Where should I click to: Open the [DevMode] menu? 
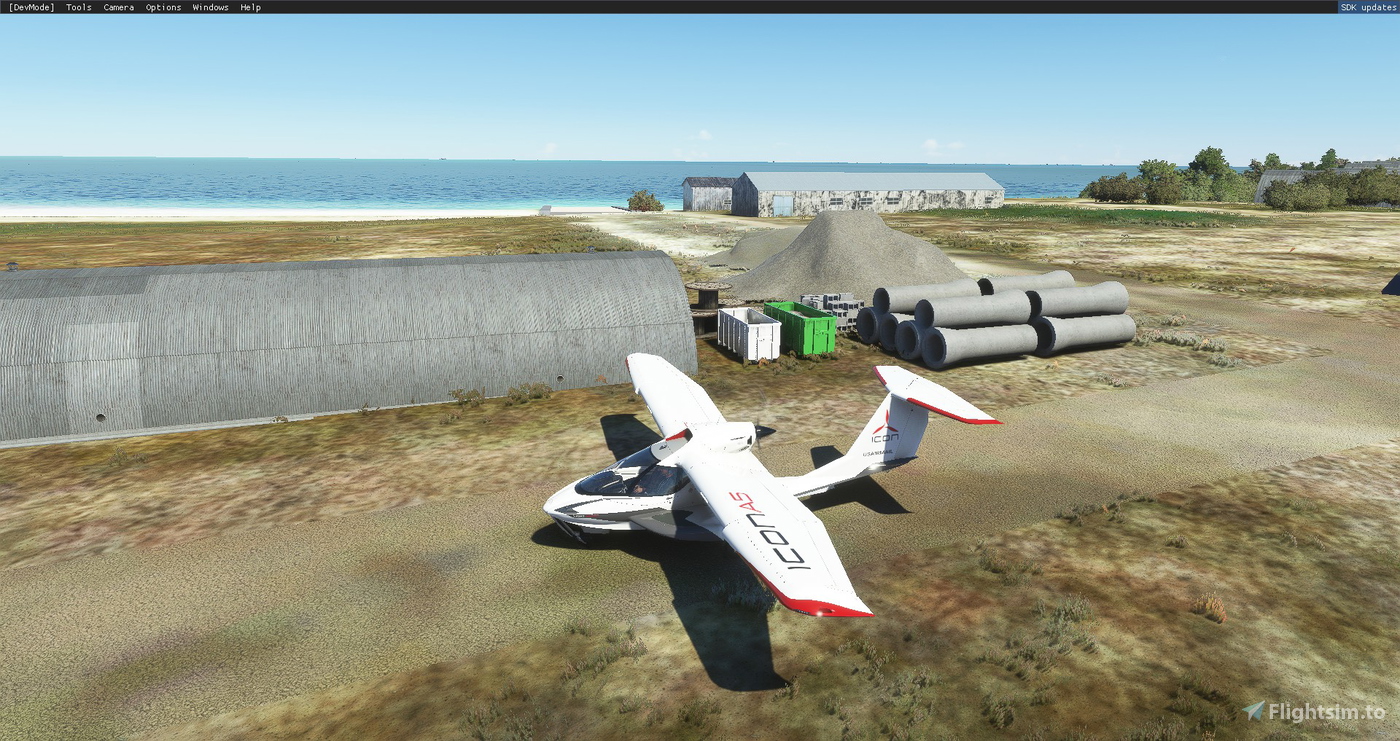coord(30,7)
